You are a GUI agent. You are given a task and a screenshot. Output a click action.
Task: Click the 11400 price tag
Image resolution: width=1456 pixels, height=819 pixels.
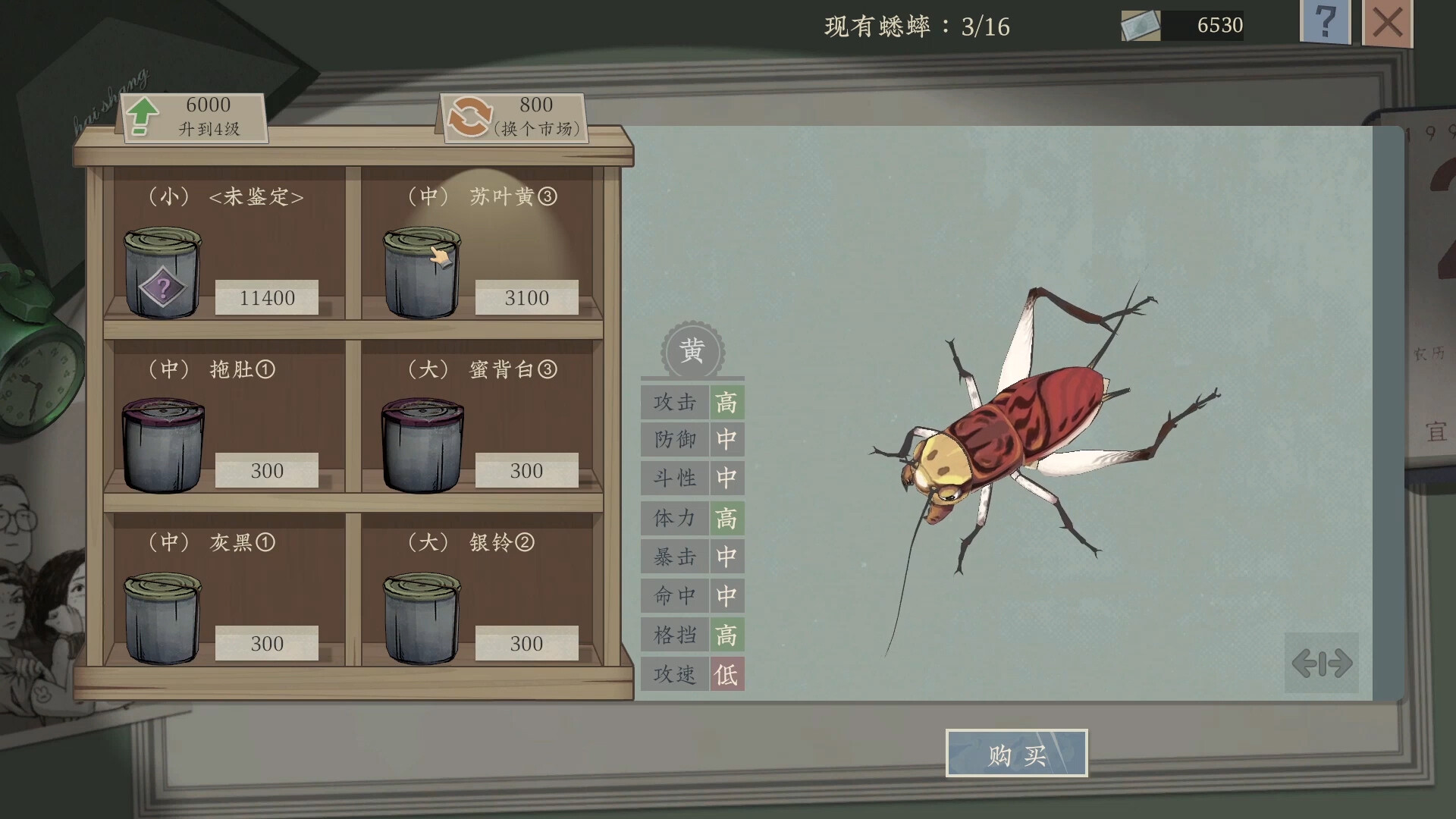(266, 298)
